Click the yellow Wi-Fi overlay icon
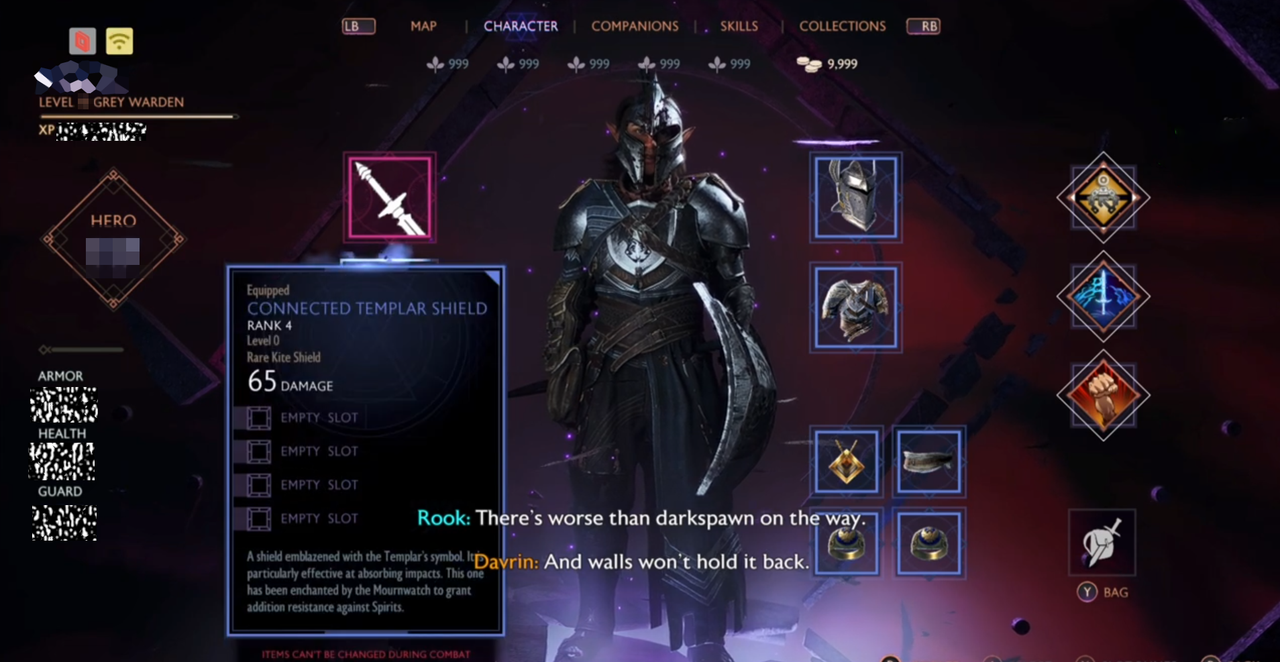Image resolution: width=1280 pixels, height=662 pixels. [x=120, y=41]
